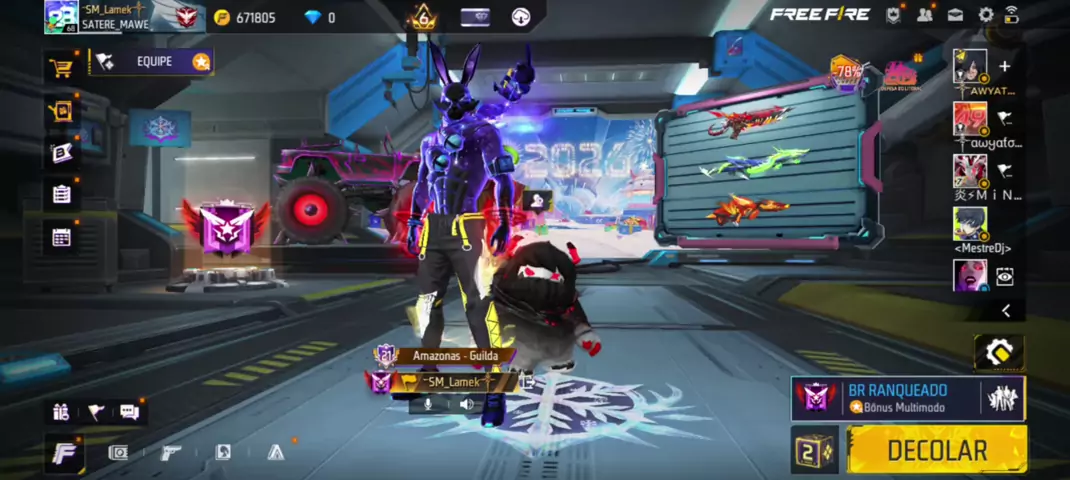Open the missions clipboard icon
This screenshot has width=1070, height=480.
tap(62, 194)
